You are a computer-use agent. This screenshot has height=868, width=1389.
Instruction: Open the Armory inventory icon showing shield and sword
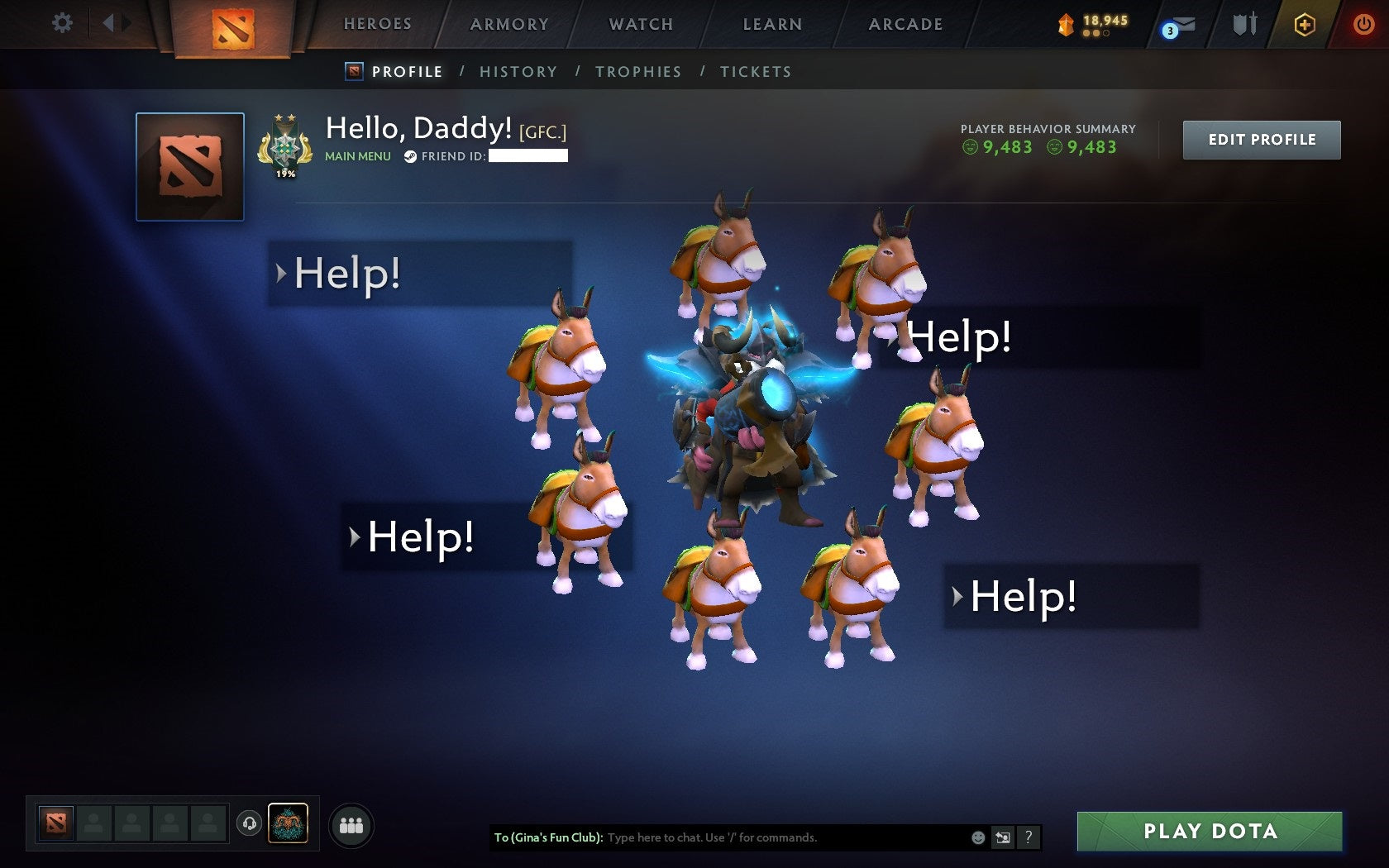pos(1243,25)
